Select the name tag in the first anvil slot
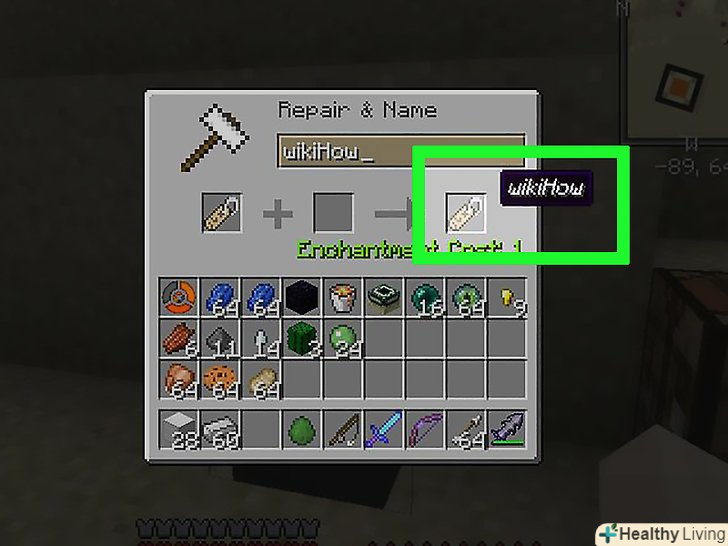This screenshot has height=546, width=728. (221, 214)
